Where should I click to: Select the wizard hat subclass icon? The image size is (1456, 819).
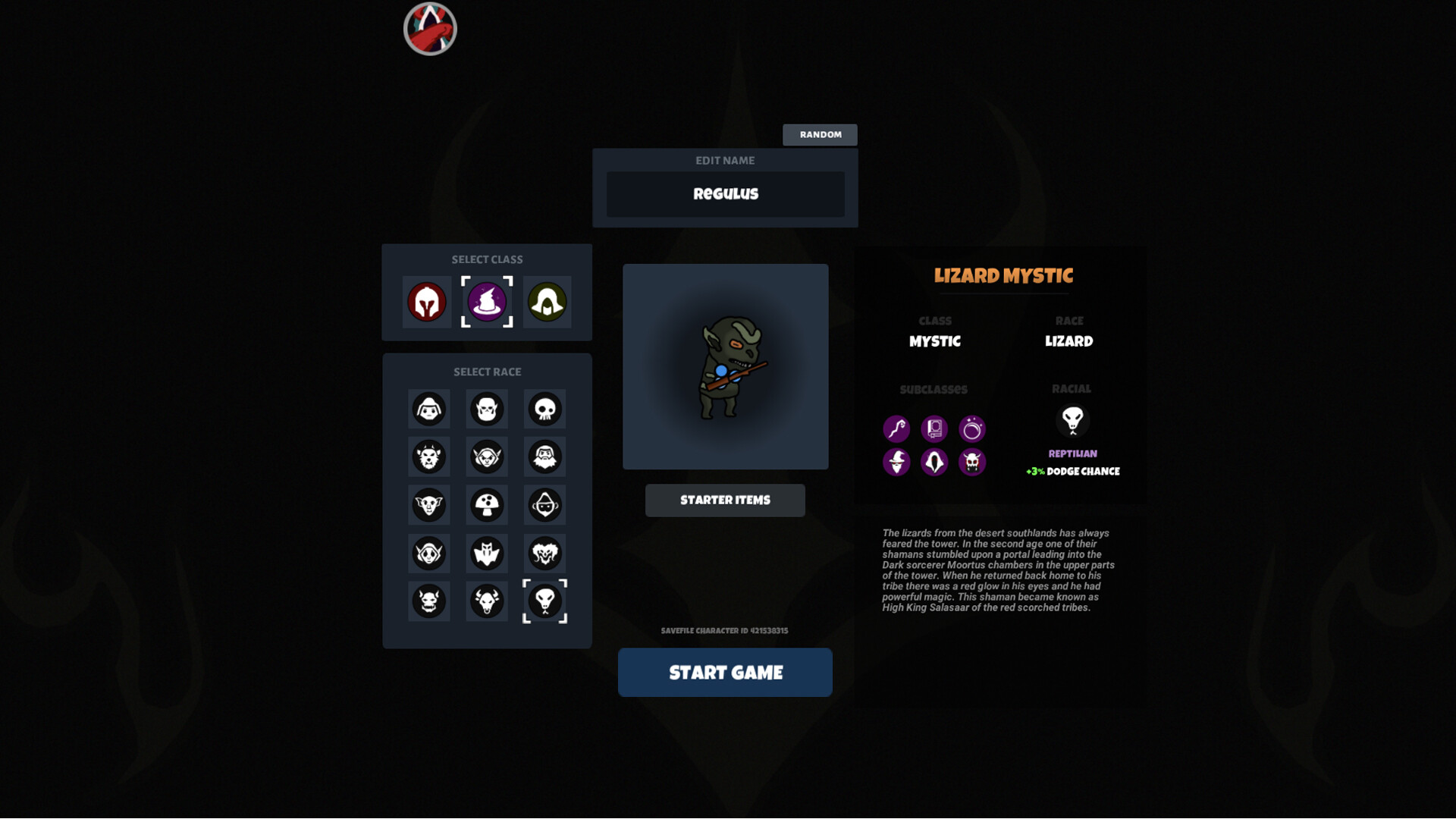click(x=896, y=462)
